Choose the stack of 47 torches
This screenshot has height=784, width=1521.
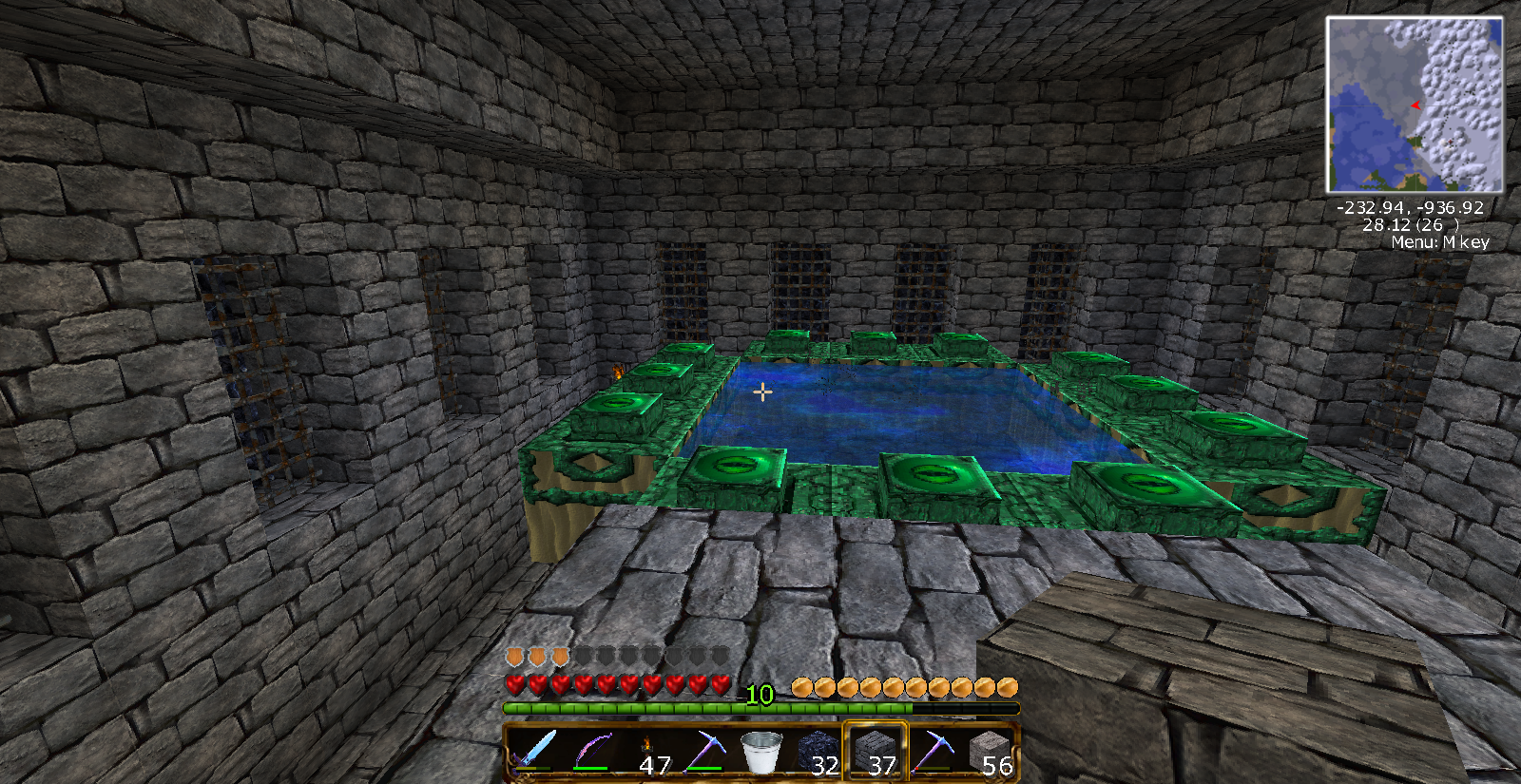point(648,753)
